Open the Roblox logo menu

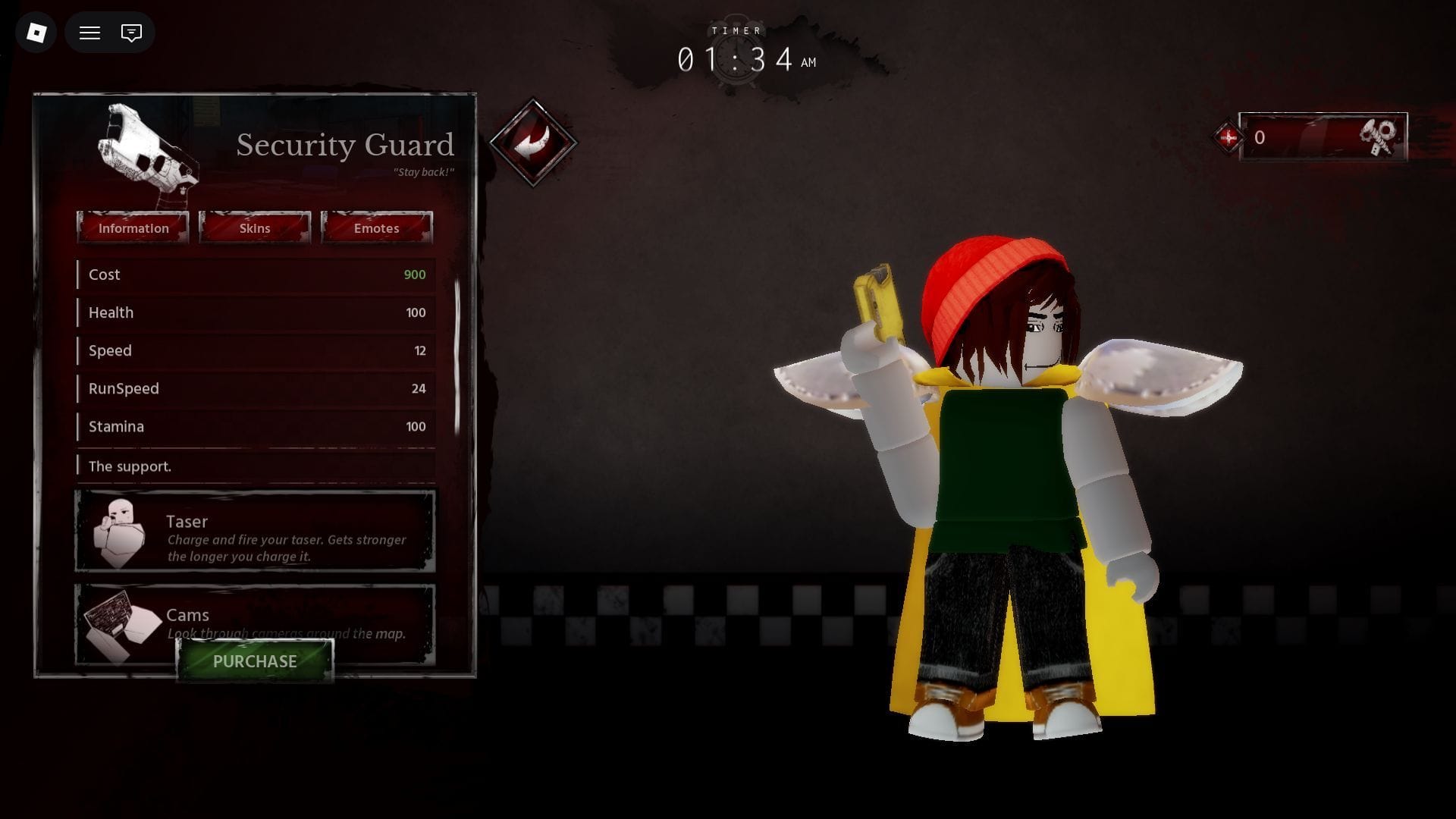pyautogui.click(x=36, y=33)
